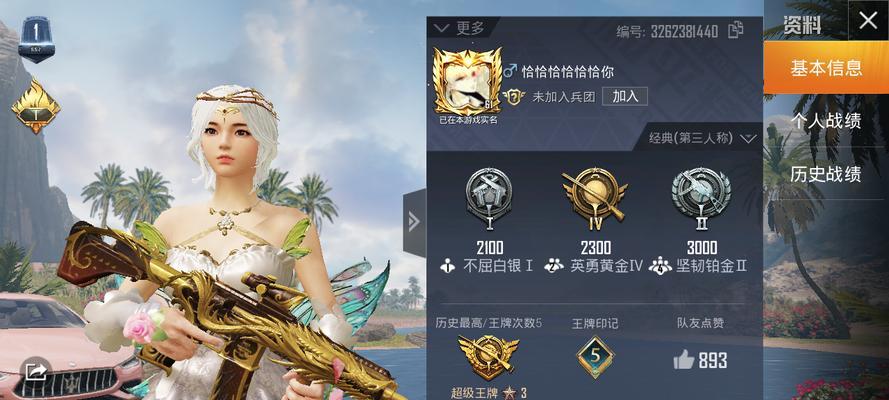Click the question mark icon beside 未加入兵团
Viewport: 889px width, 400px height.
coord(514,97)
